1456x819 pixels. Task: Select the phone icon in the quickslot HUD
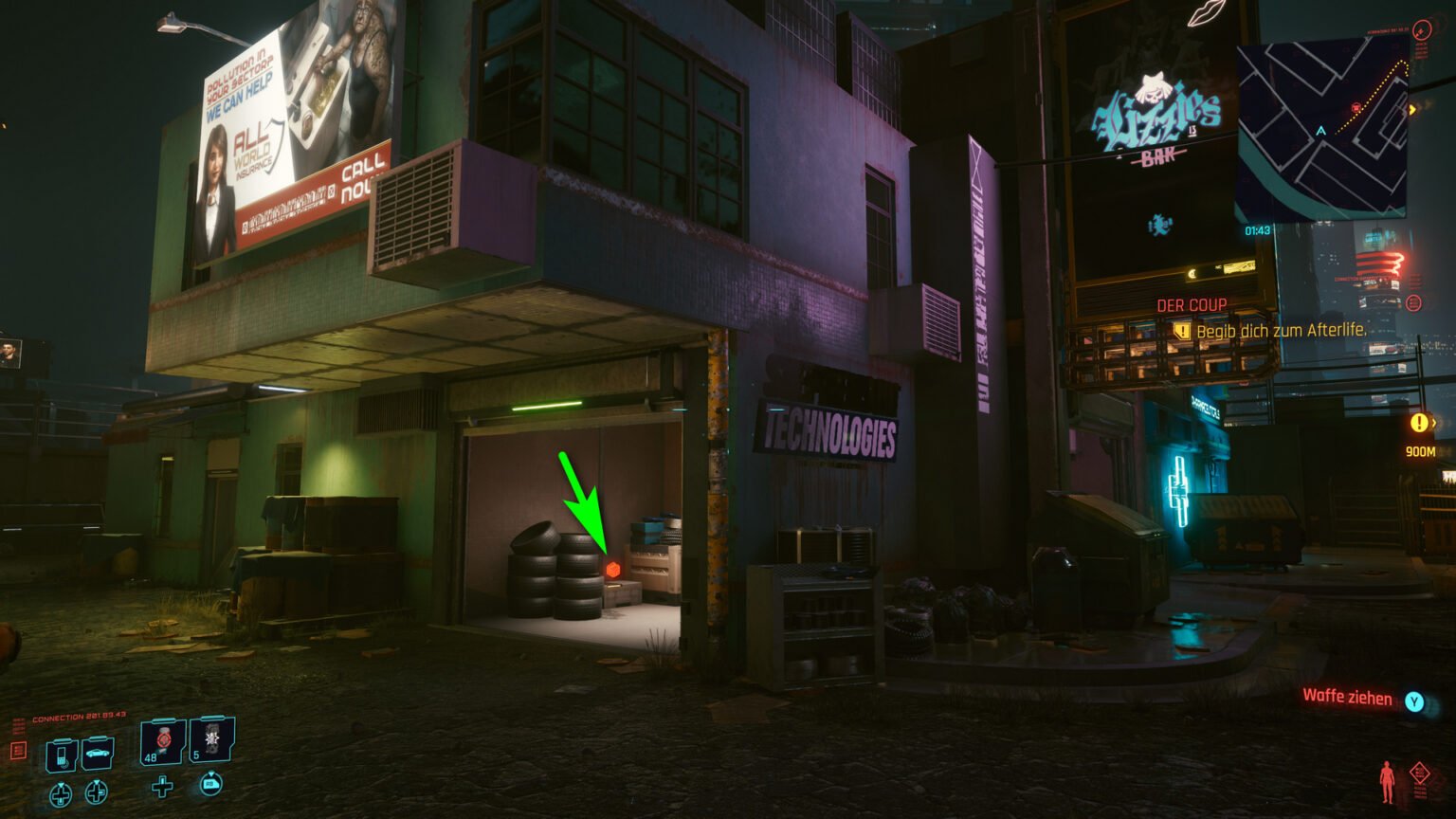(x=61, y=755)
